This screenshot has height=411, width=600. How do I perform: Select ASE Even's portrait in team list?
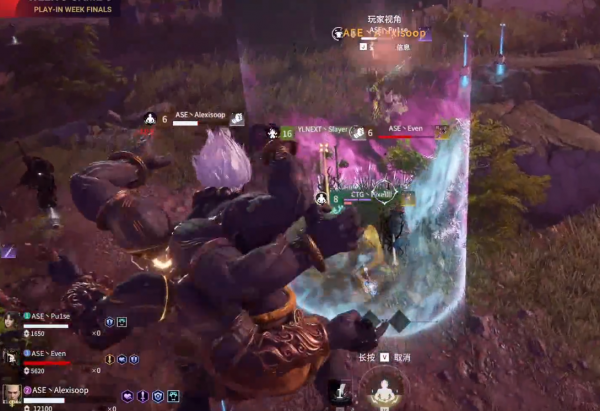coord(9,357)
